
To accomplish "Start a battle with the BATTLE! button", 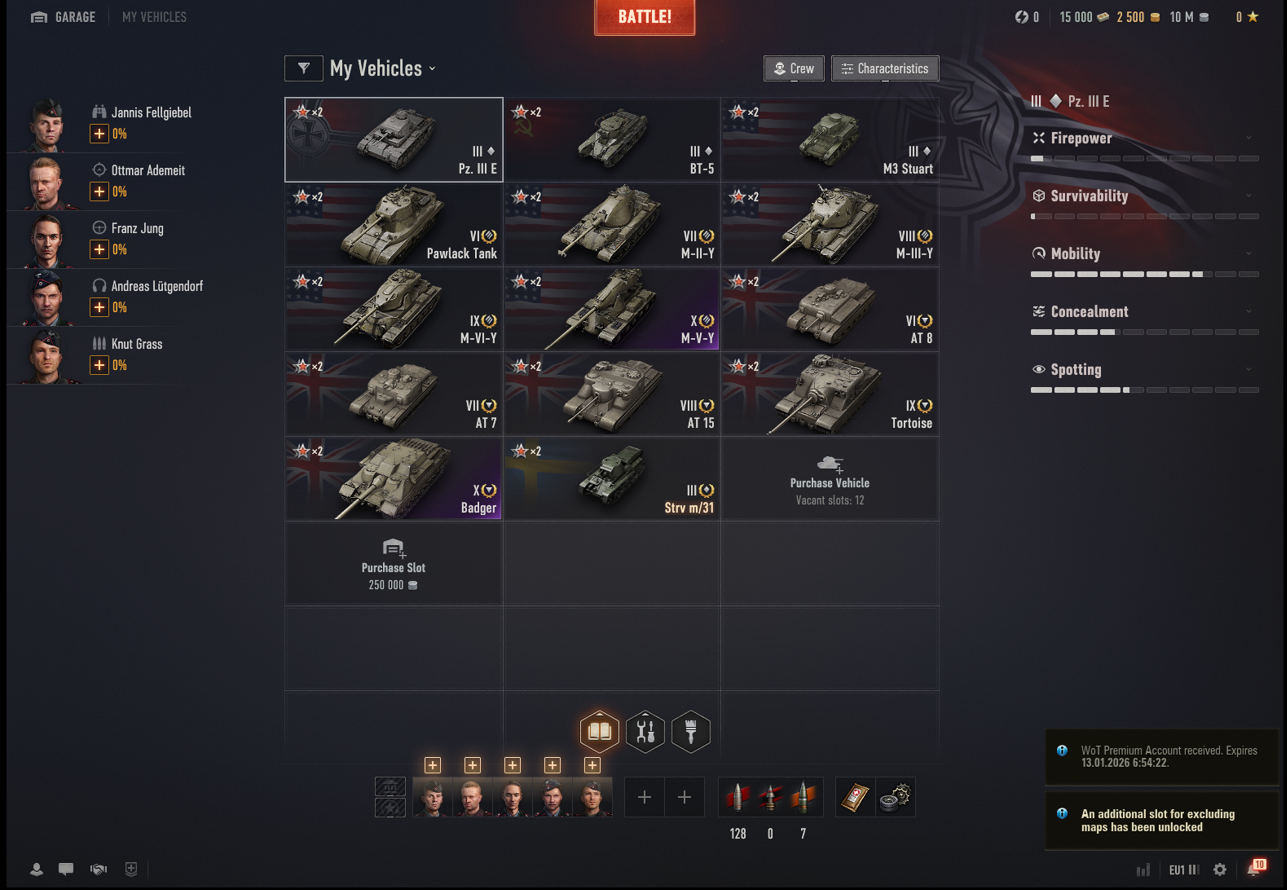I will point(644,18).
